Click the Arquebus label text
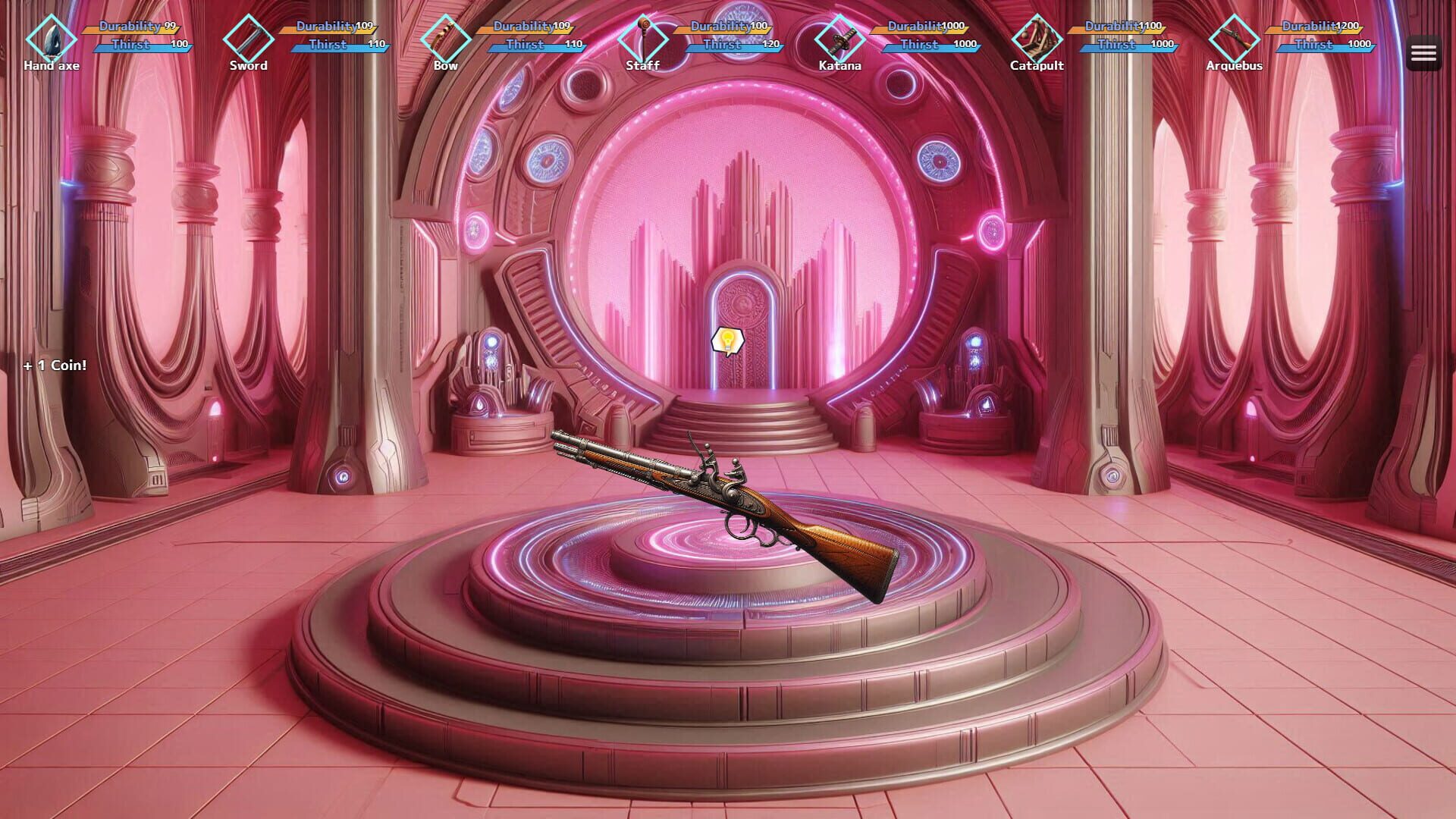Screen dimensions: 1456x819 (1234, 66)
